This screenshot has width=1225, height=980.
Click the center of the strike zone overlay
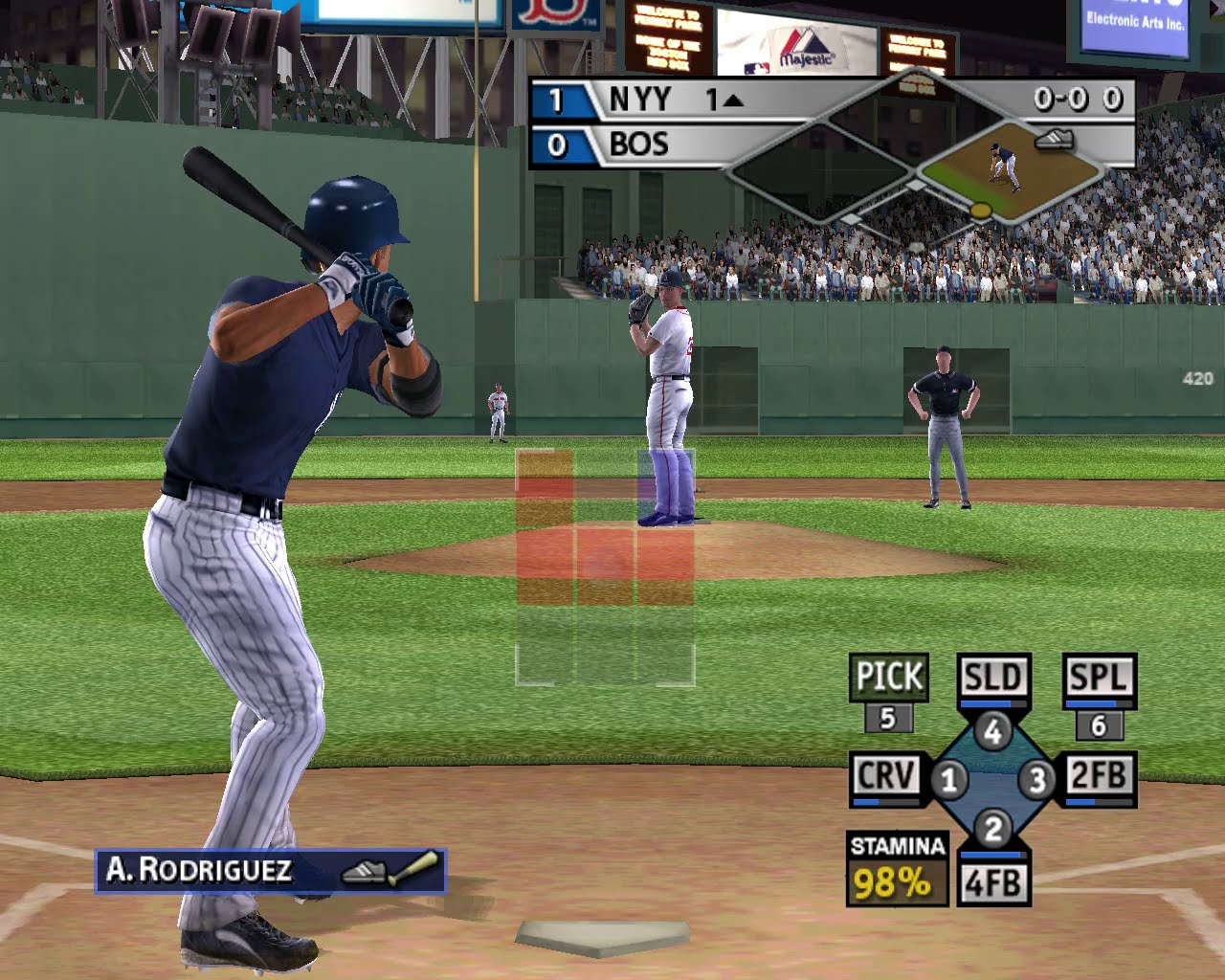pyautogui.click(x=603, y=565)
